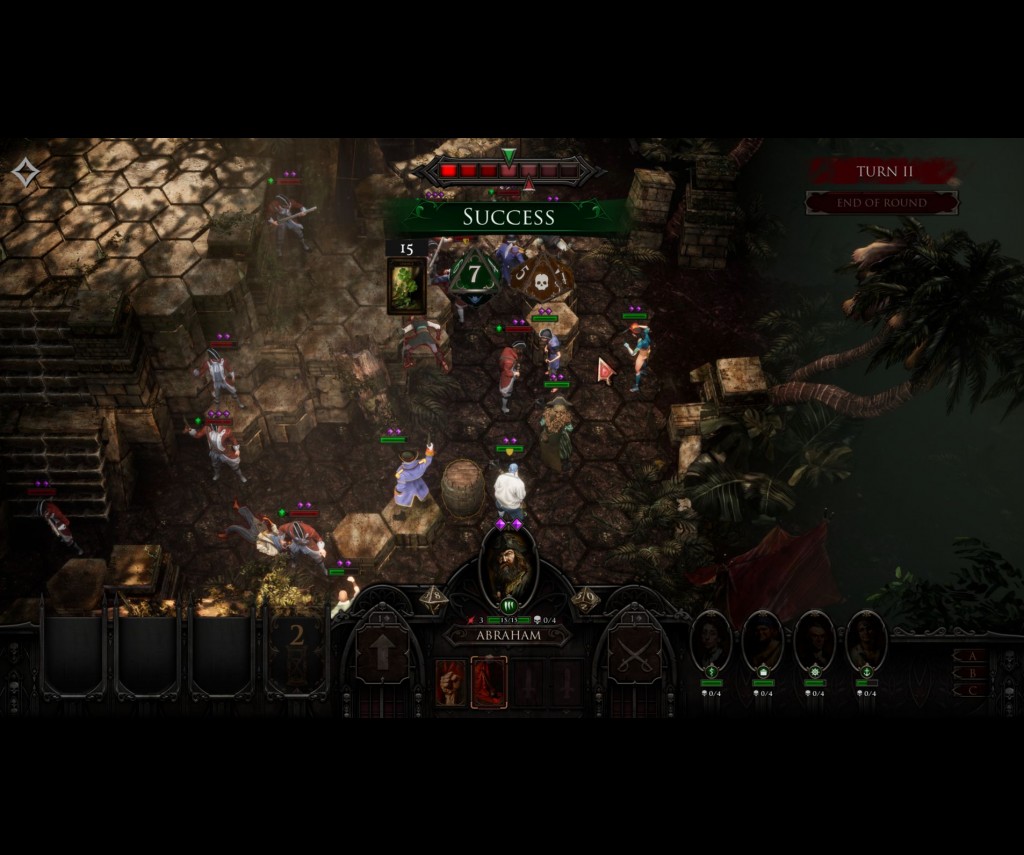Select the raised fist ability card
Viewport: 1024px width, 855px height.
(x=451, y=682)
